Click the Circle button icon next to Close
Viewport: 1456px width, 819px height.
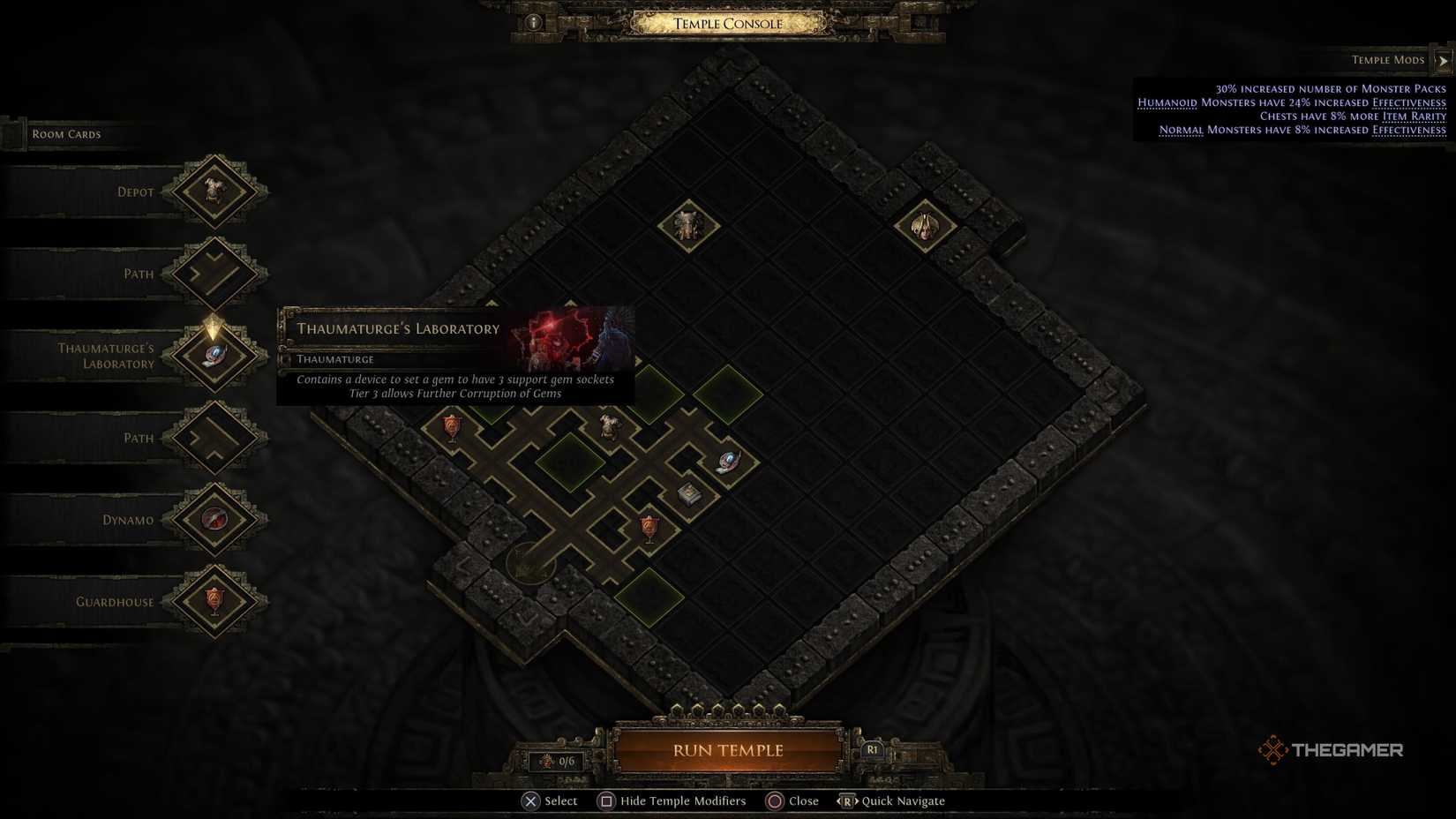[x=774, y=800]
